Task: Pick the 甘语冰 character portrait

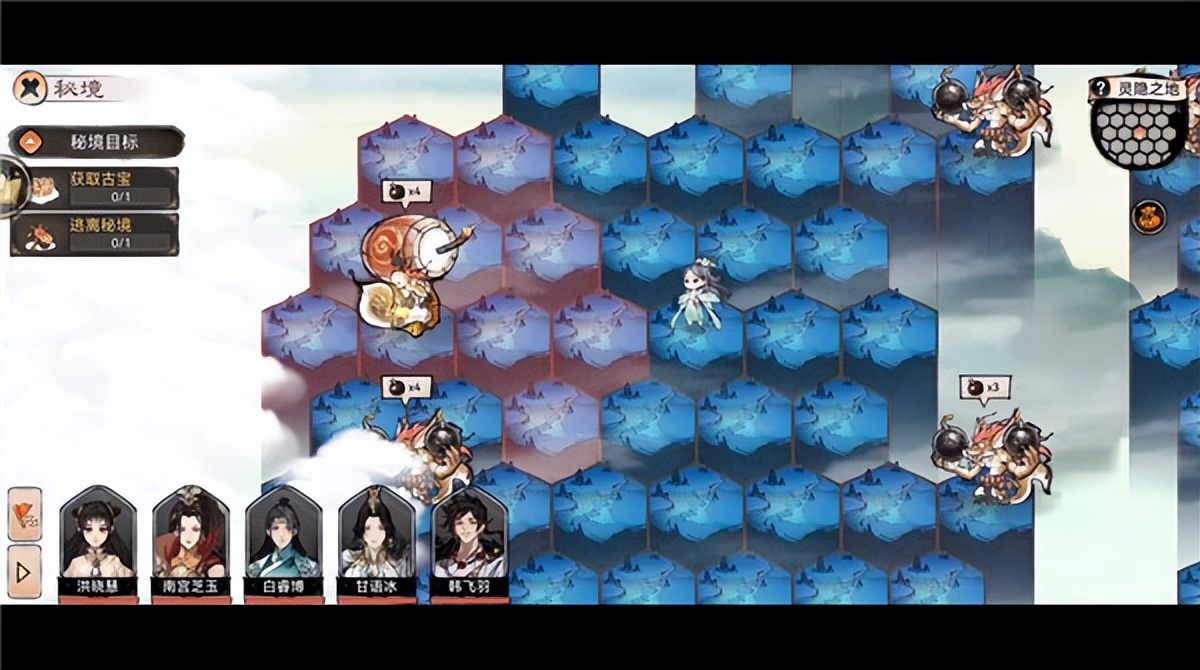Action: pyautogui.click(x=376, y=538)
